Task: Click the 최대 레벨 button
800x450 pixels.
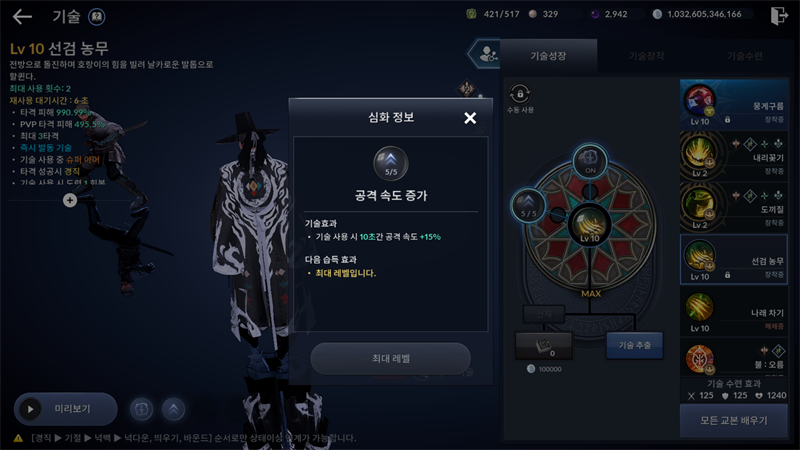Action: [x=390, y=358]
